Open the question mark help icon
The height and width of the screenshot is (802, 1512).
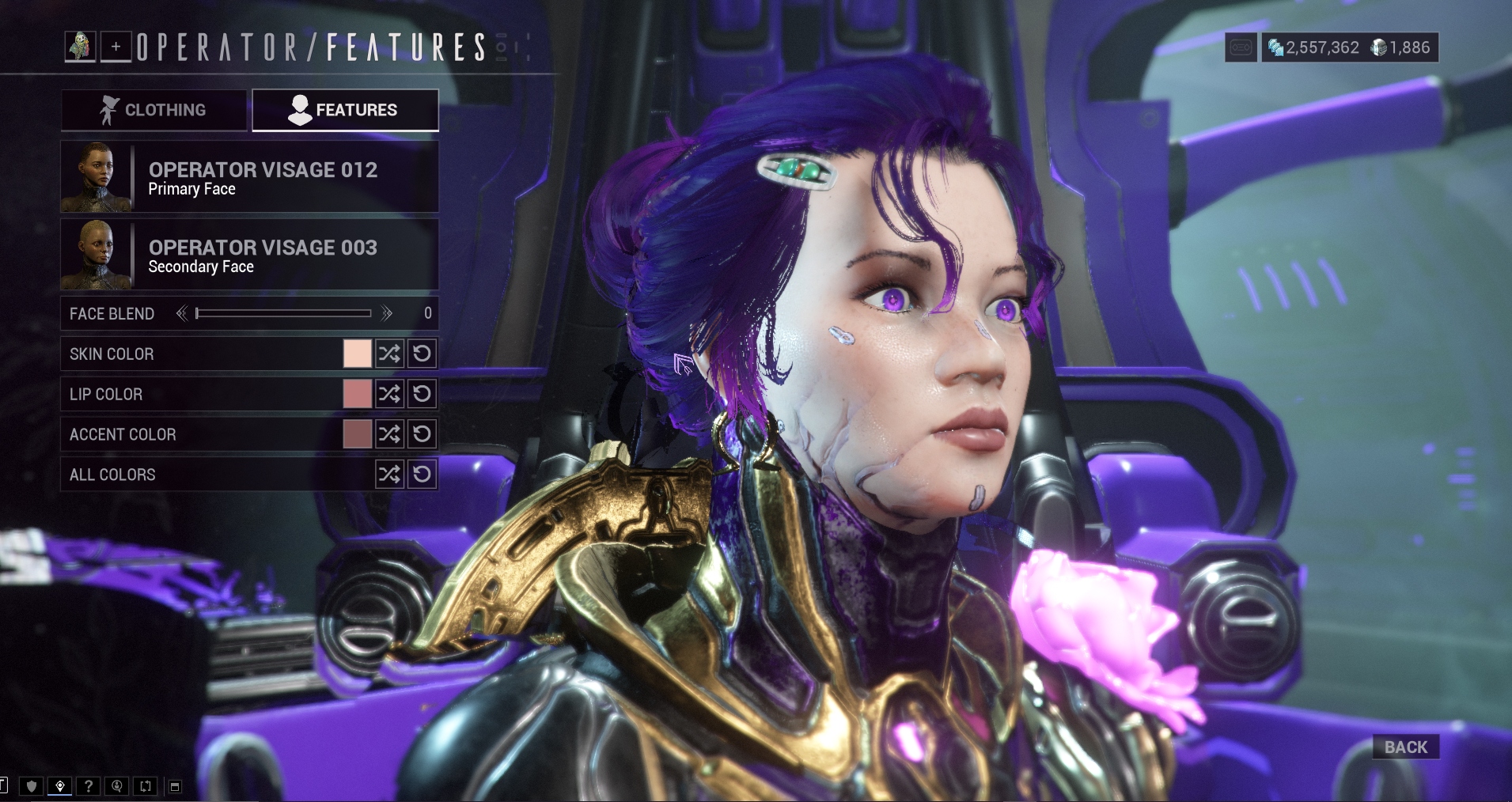[x=89, y=786]
